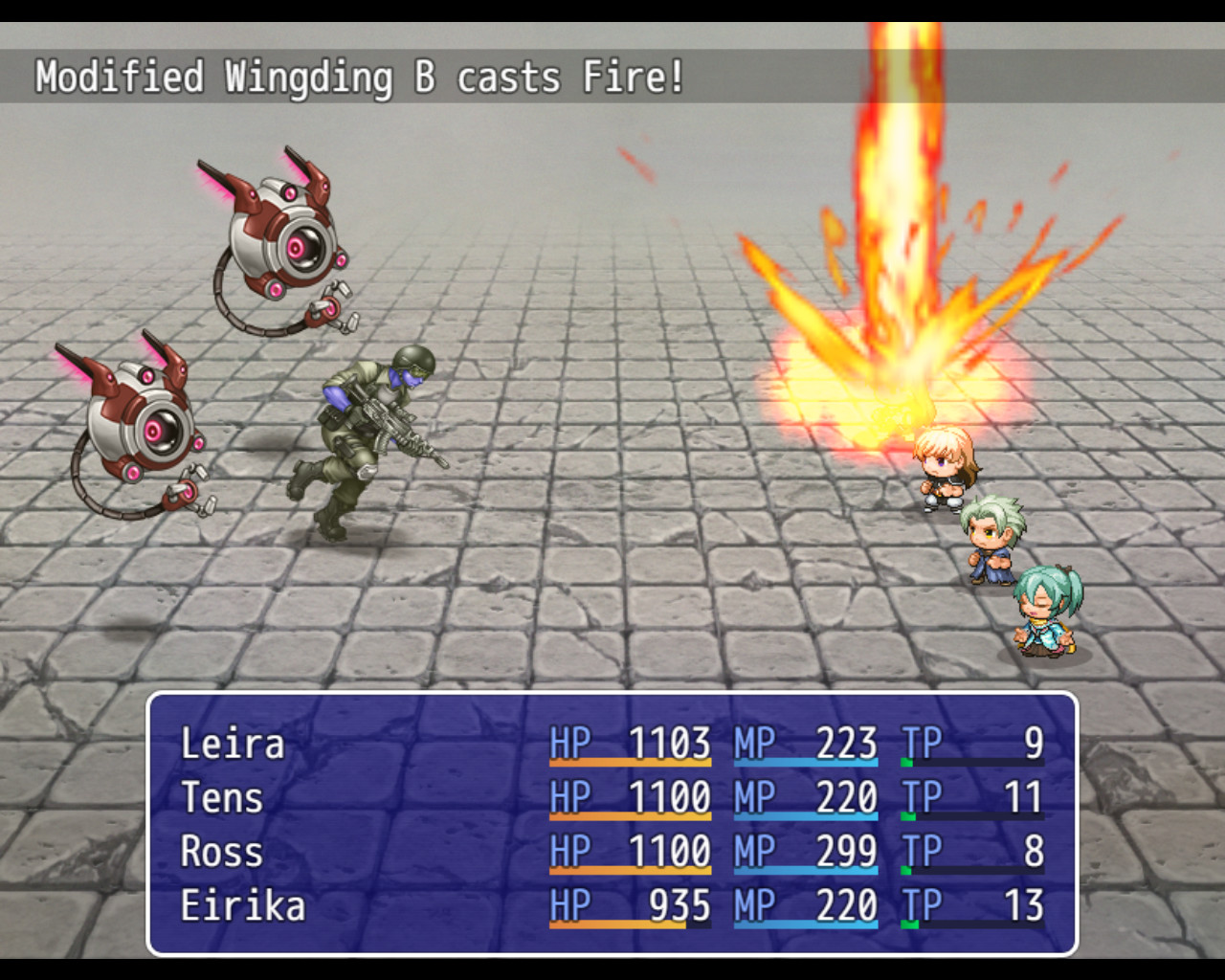Image resolution: width=1225 pixels, height=980 pixels.
Task: Pick Ross in the party list
Action: (x=221, y=852)
